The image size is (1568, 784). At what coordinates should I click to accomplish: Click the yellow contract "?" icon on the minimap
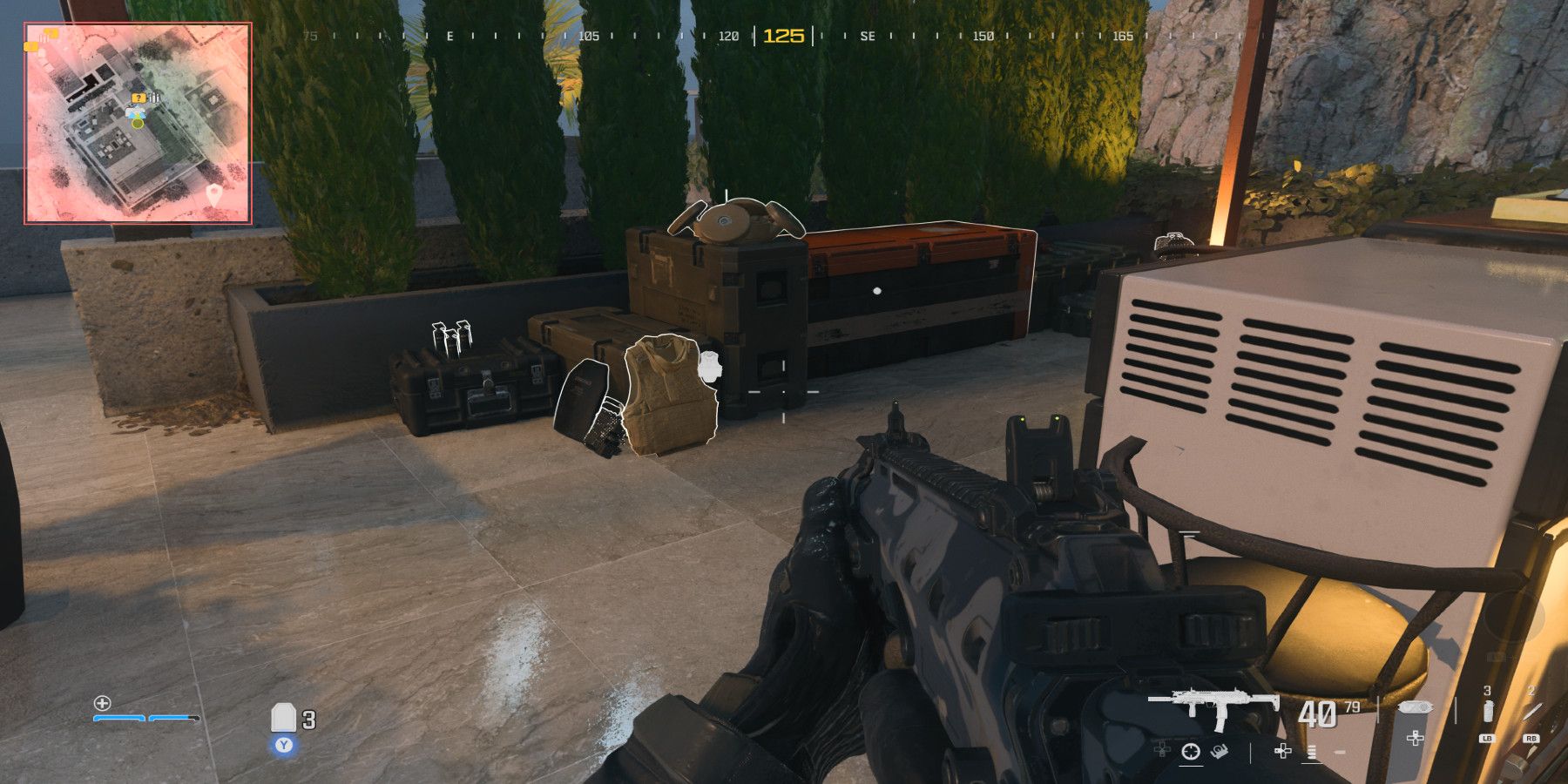(138, 98)
